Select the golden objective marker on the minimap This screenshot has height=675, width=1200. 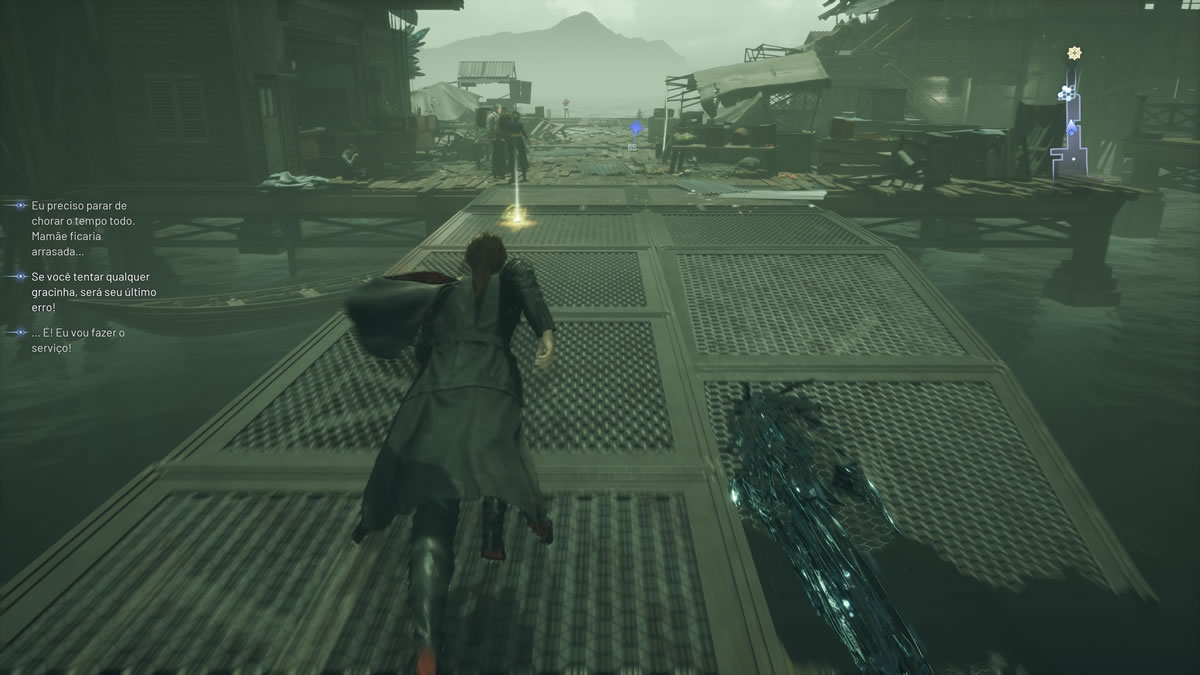[1075, 52]
